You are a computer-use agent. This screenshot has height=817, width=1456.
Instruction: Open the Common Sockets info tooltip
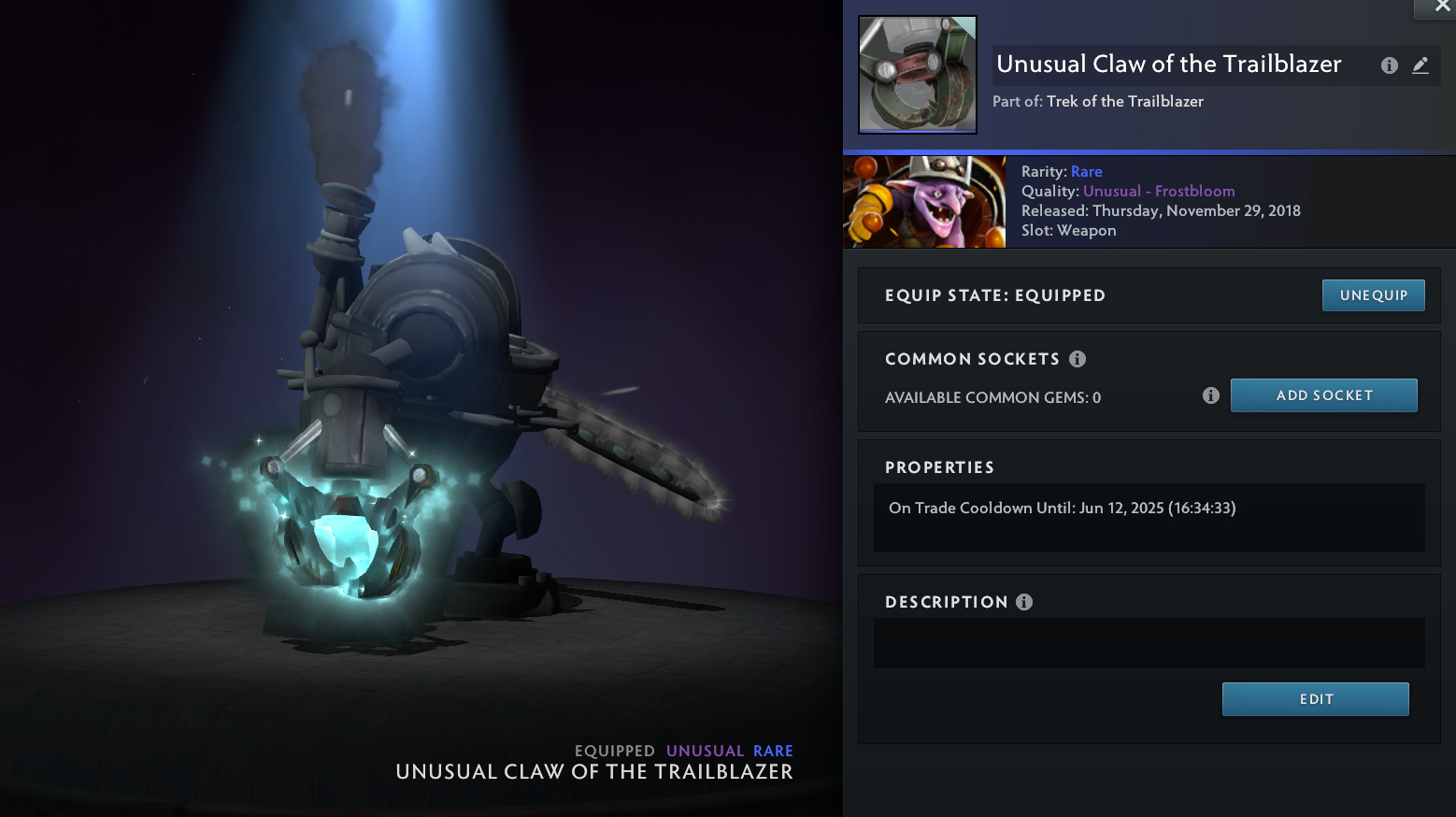1078,359
